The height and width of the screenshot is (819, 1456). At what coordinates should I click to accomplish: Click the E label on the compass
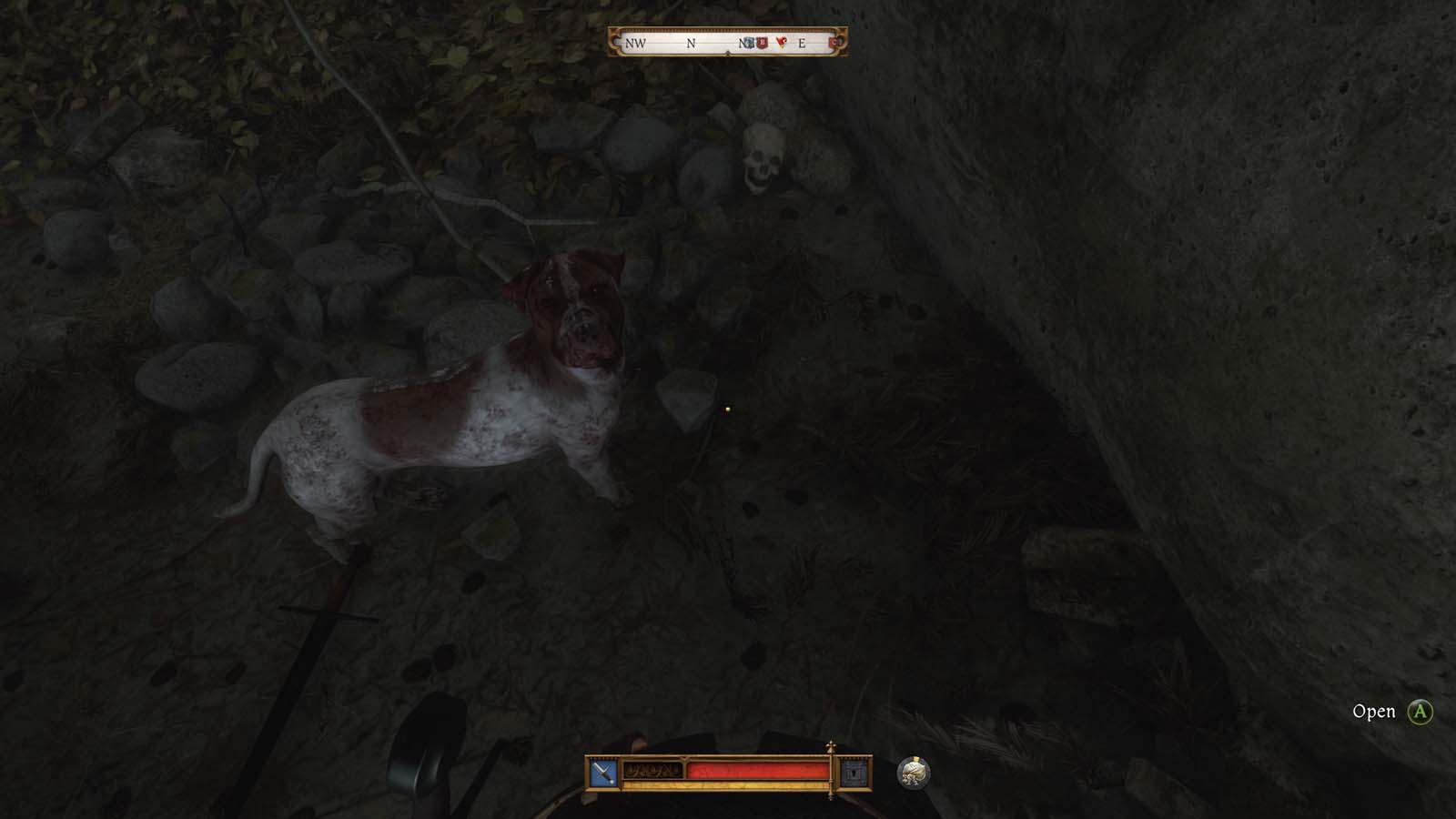(802, 43)
